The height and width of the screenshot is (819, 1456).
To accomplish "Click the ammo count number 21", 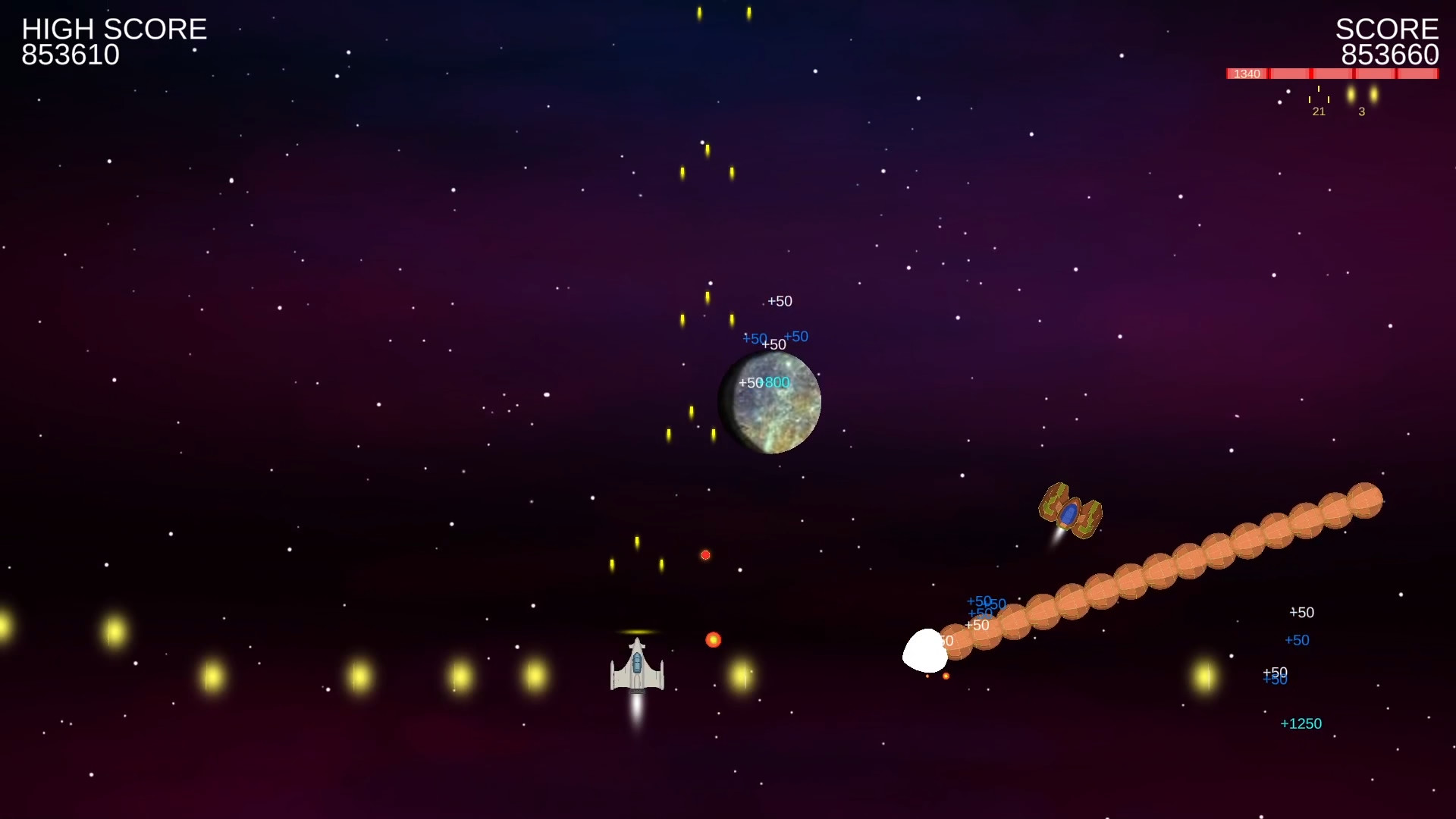I will click(x=1319, y=111).
